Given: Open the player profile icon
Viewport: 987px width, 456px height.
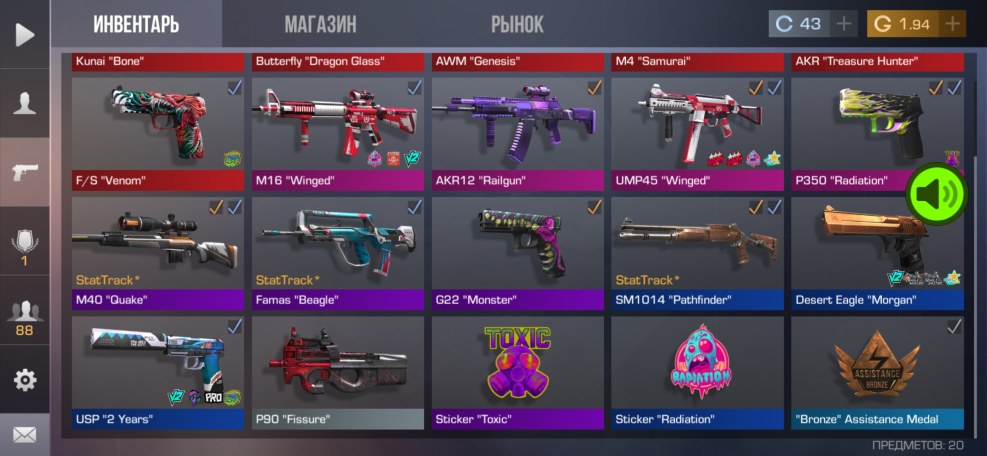Looking at the screenshot, I should pyautogui.click(x=24, y=103).
